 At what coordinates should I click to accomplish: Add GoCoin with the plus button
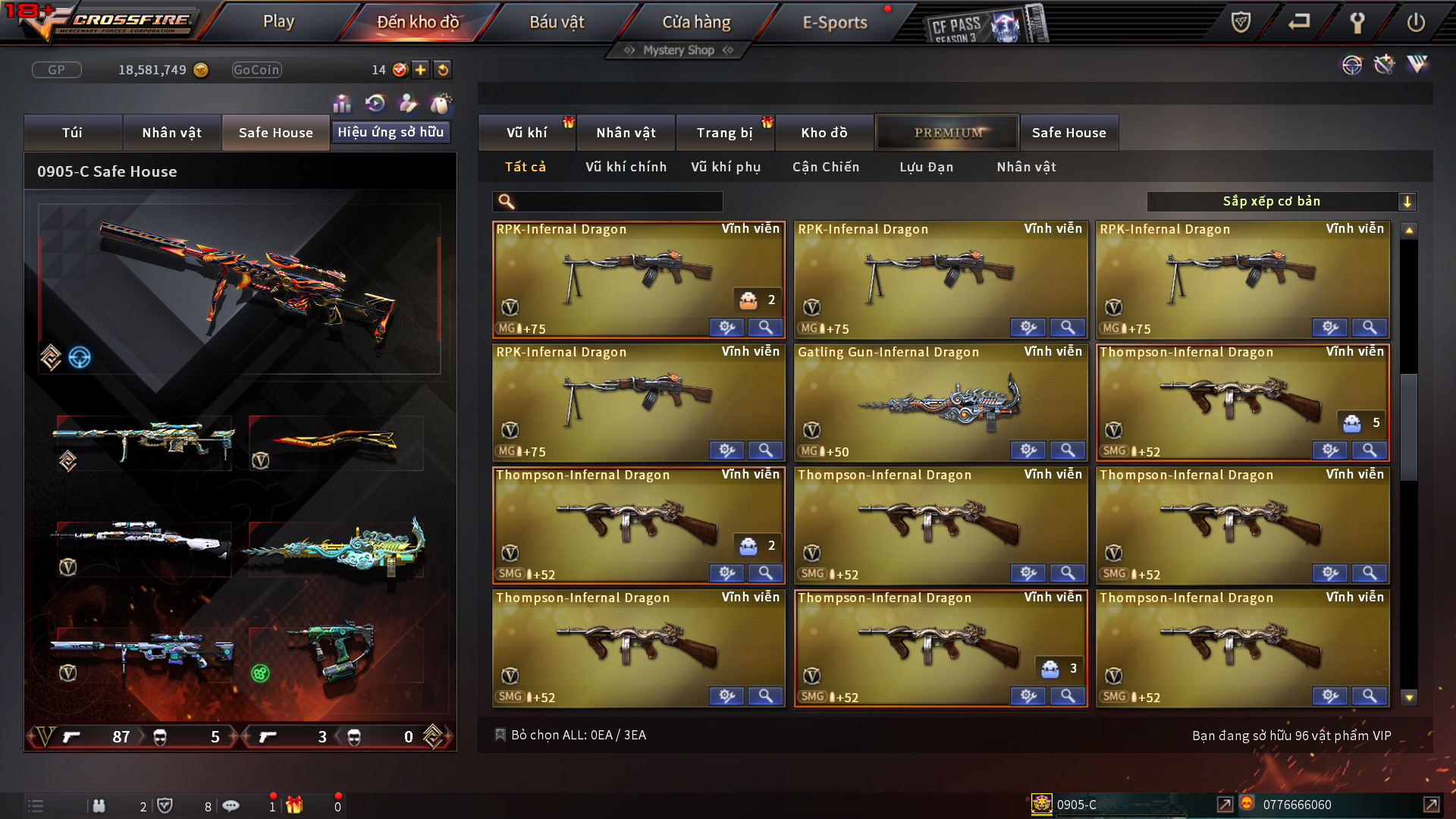pos(420,70)
